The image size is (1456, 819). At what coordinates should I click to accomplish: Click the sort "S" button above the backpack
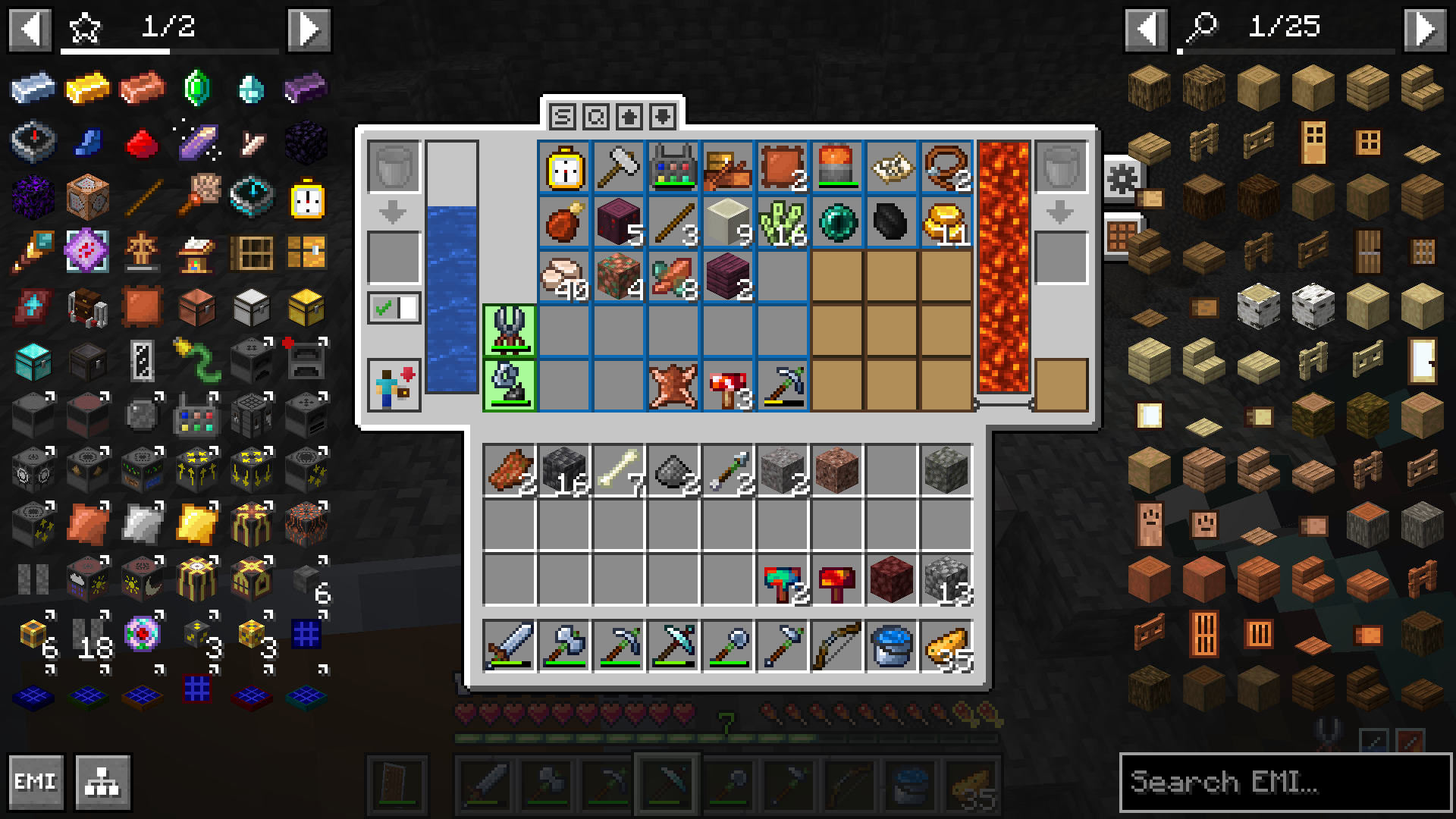(563, 117)
